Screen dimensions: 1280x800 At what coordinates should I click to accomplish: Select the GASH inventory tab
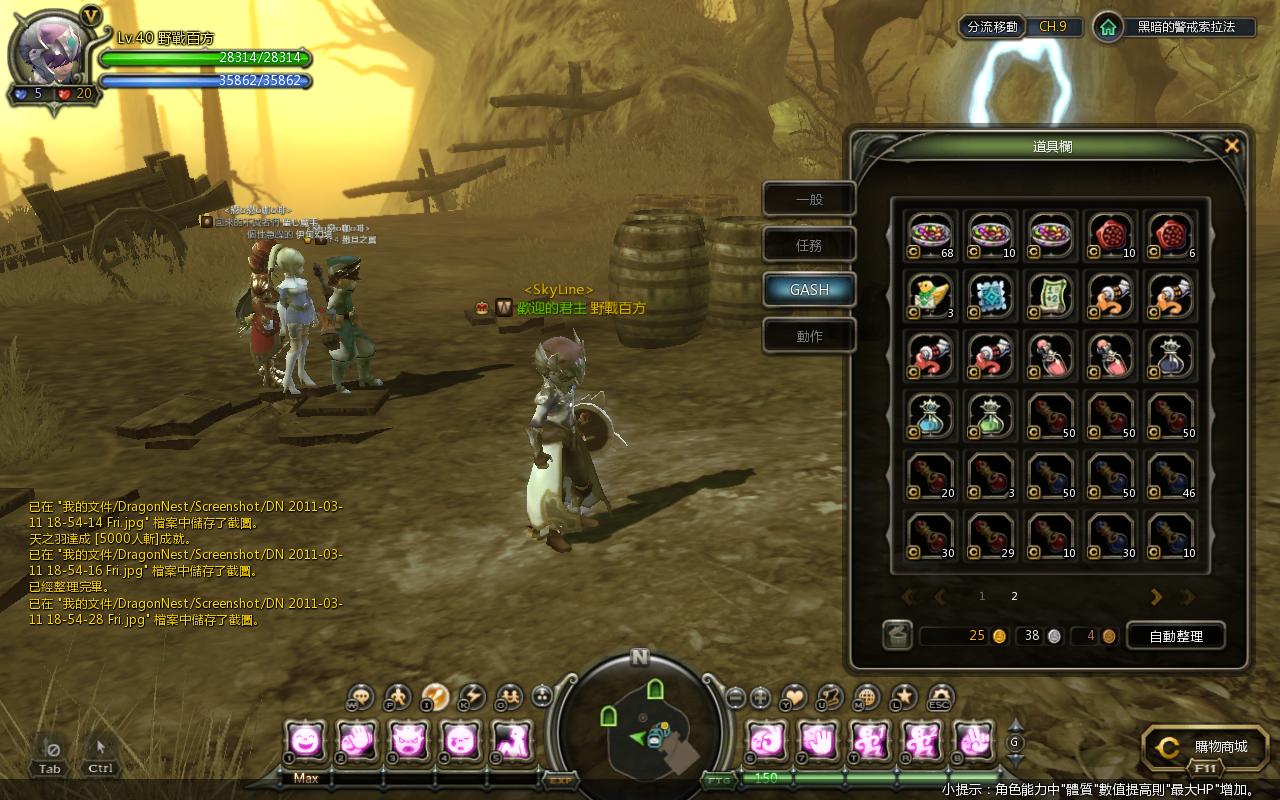809,290
